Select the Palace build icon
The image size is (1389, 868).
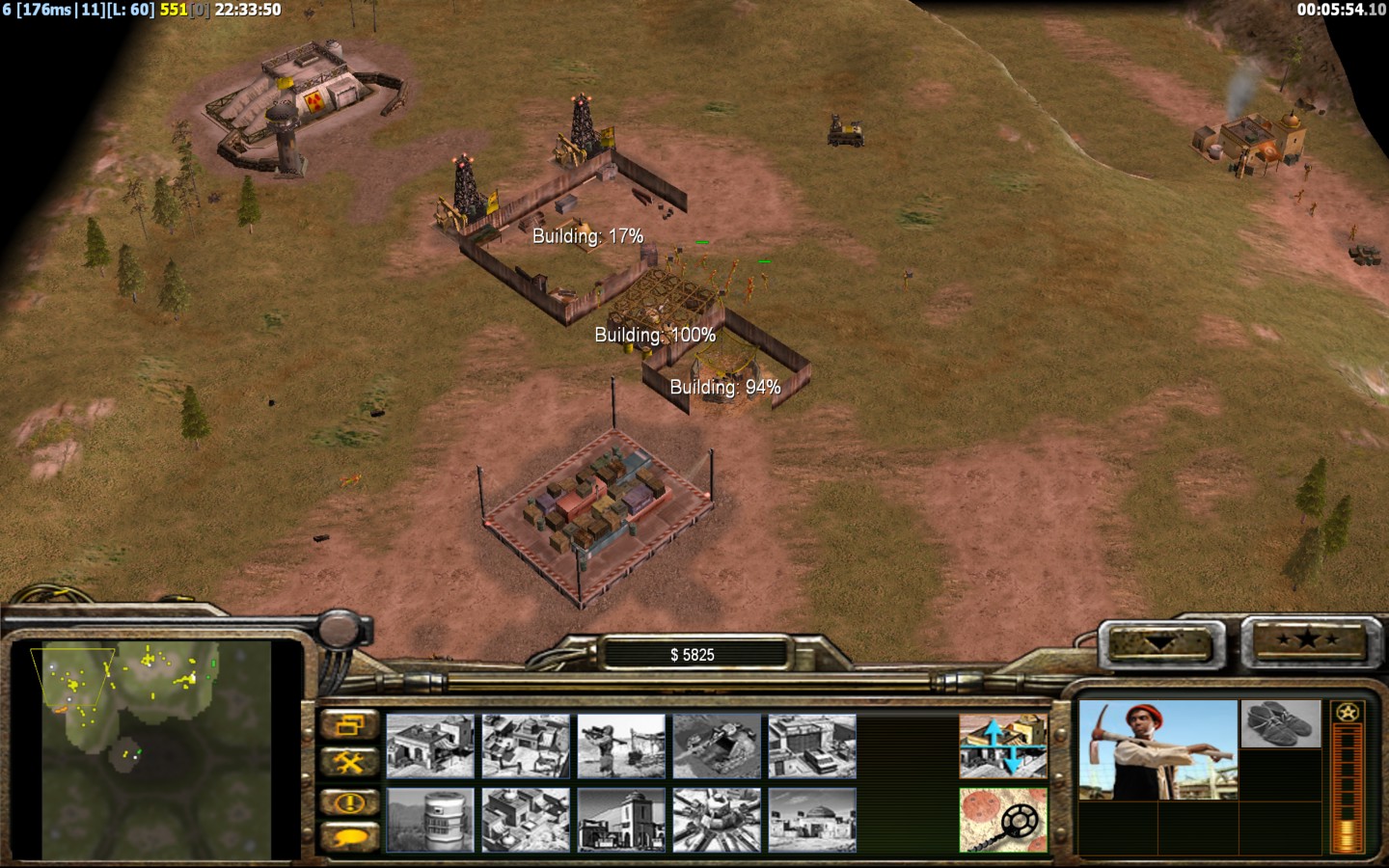pyautogui.click(x=526, y=820)
